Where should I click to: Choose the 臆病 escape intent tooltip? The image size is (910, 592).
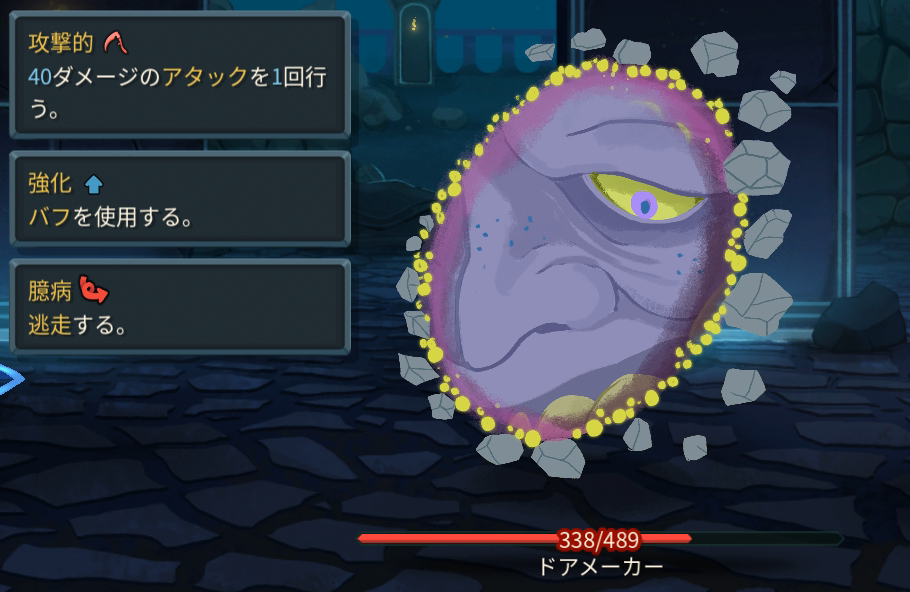tap(179, 307)
